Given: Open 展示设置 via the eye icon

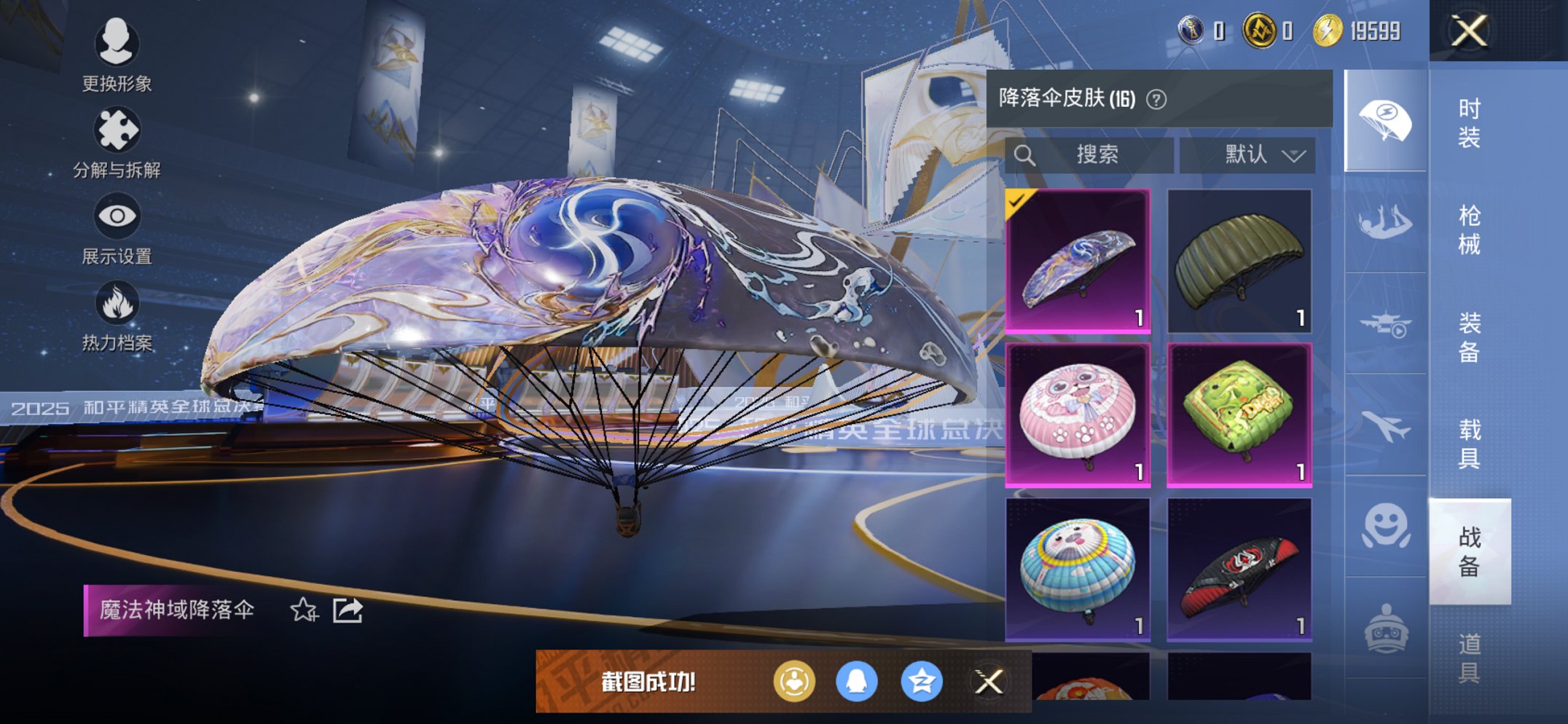Looking at the screenshot, I should 117,213.
